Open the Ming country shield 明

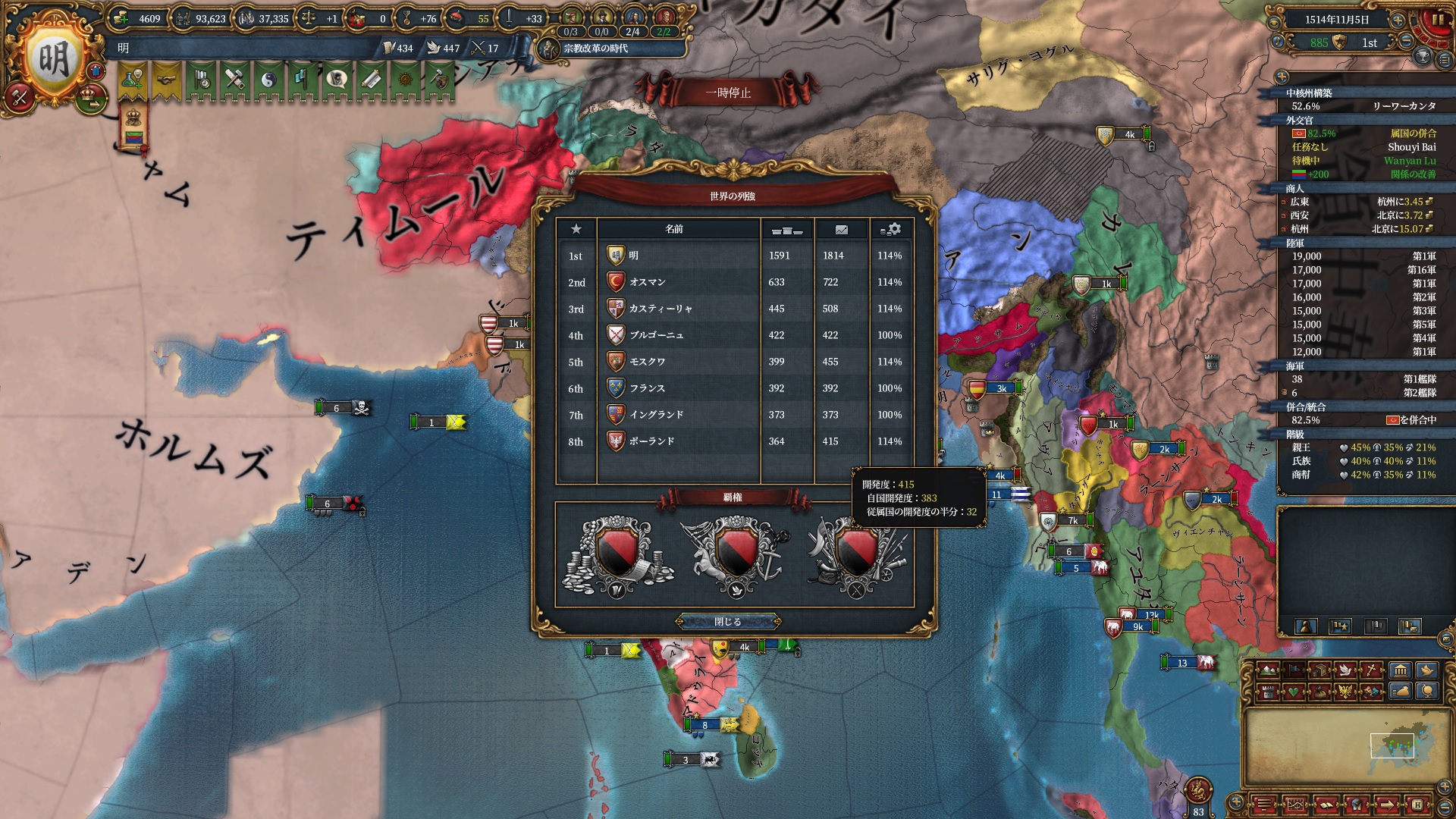(x=53, y=59)
